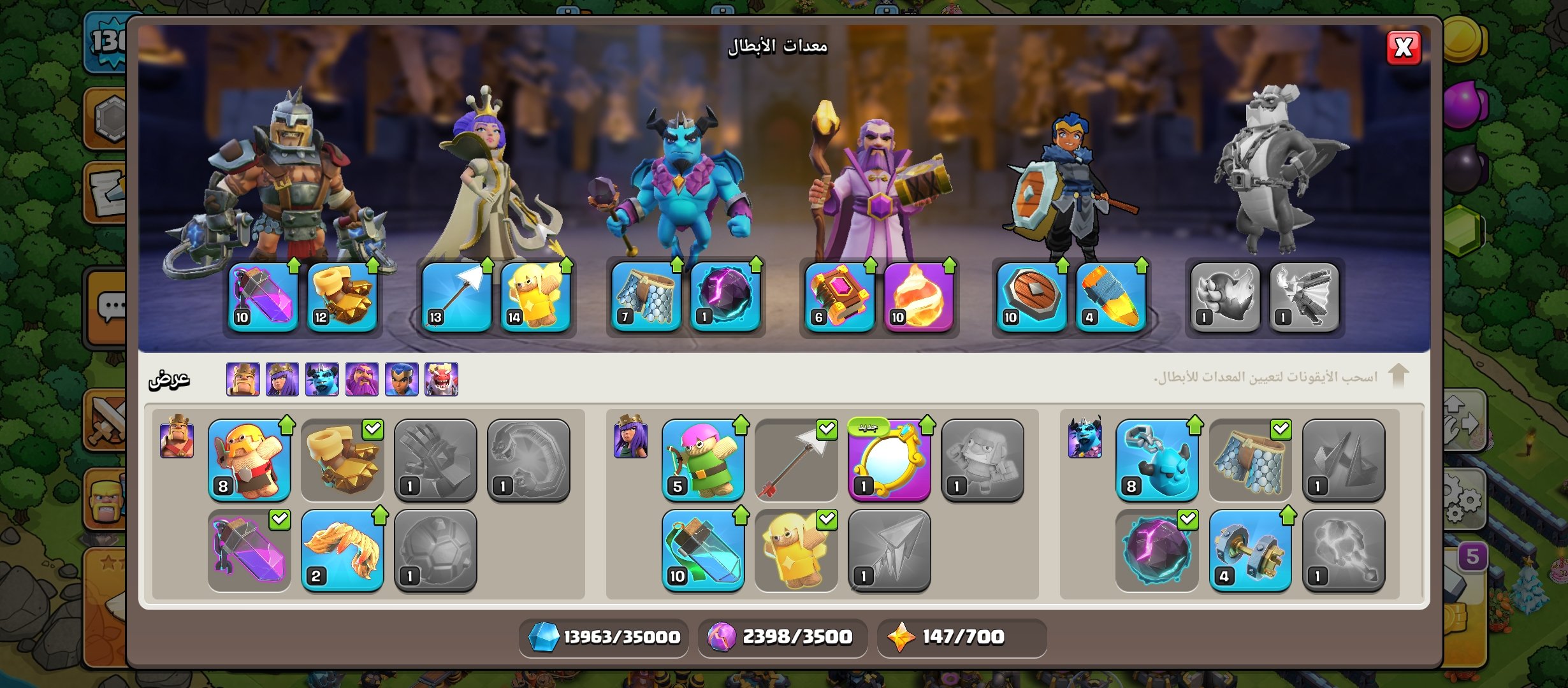Choose the Grand Warden filter portrait
1568x688 pixels.
(362, 380)
